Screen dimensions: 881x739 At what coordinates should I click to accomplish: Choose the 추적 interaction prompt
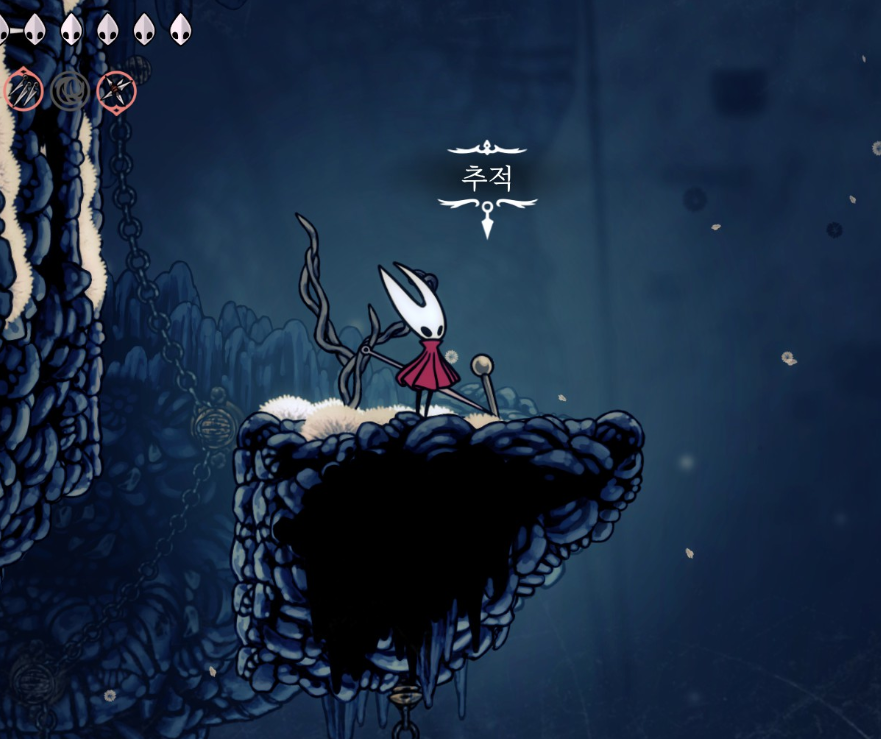487,179
